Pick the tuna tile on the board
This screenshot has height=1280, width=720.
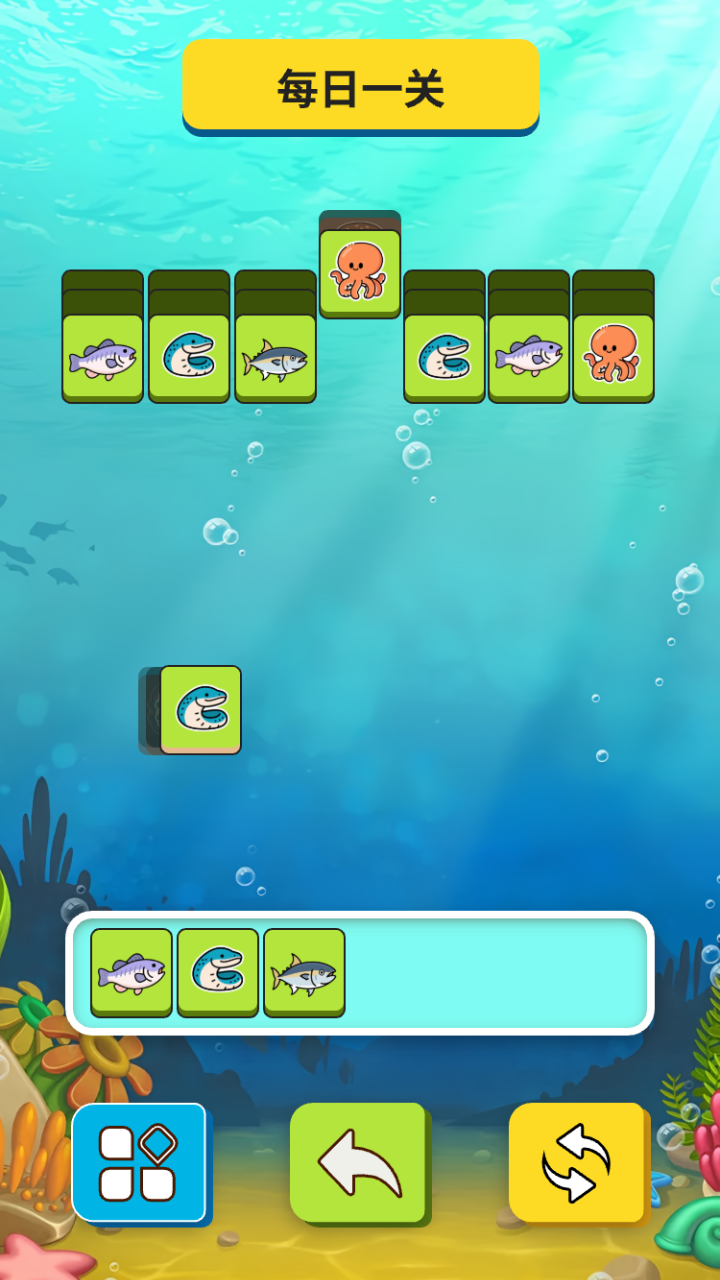[275, 358]
